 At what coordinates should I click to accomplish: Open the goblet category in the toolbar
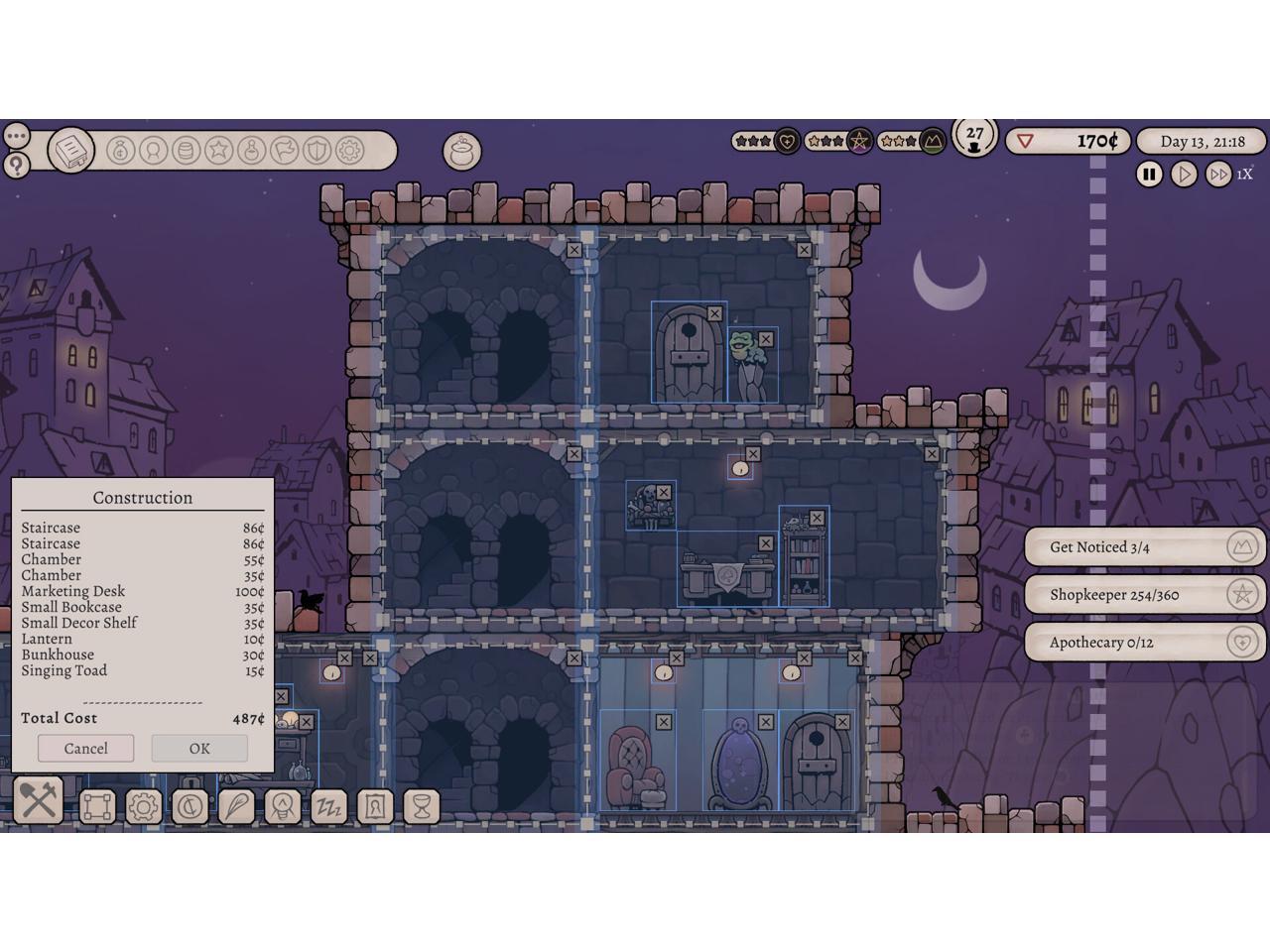pos(421,806)
